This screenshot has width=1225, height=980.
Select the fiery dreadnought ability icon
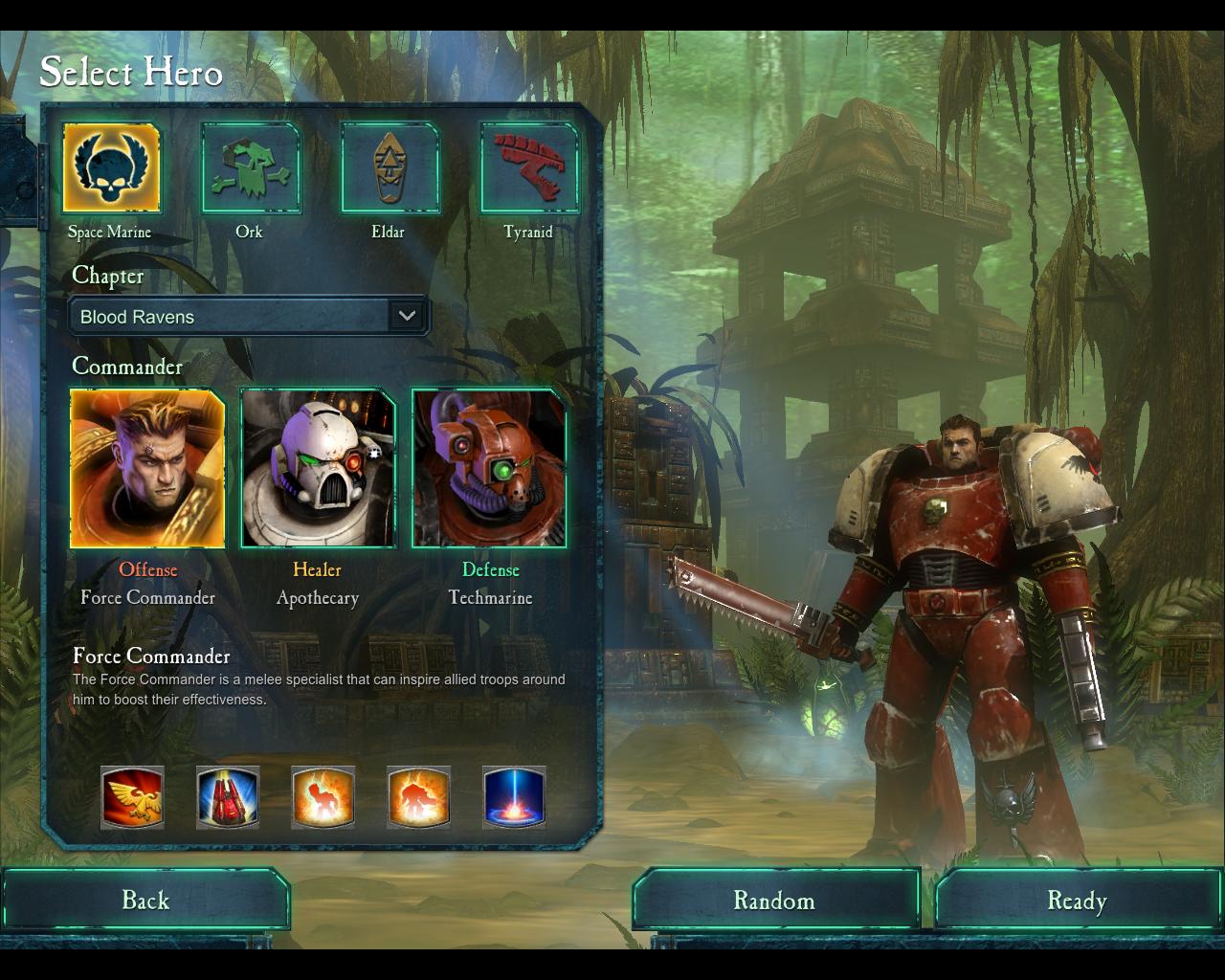click(x=419, y=797)
